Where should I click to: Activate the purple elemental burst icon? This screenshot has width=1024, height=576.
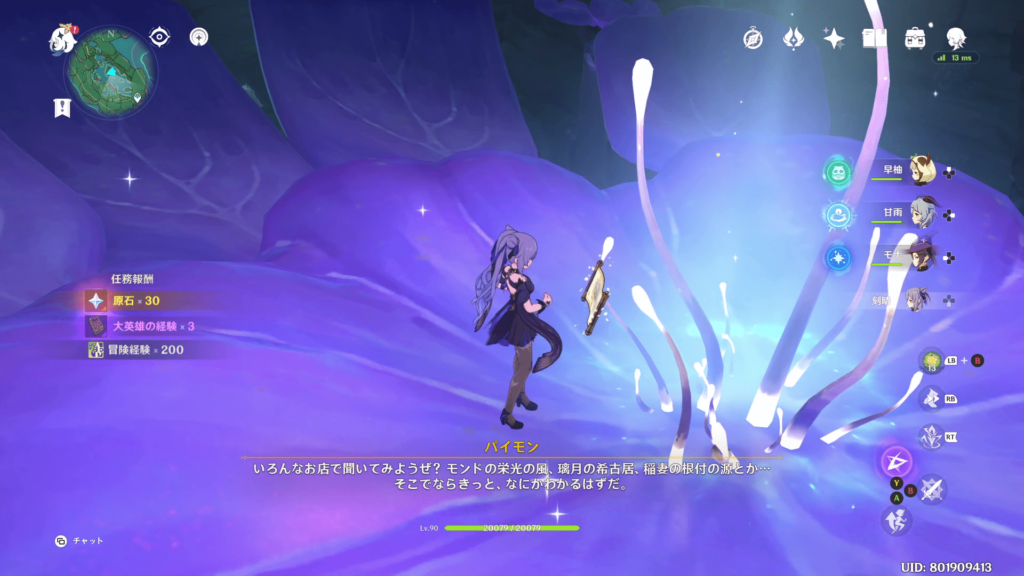pos(895,461)
